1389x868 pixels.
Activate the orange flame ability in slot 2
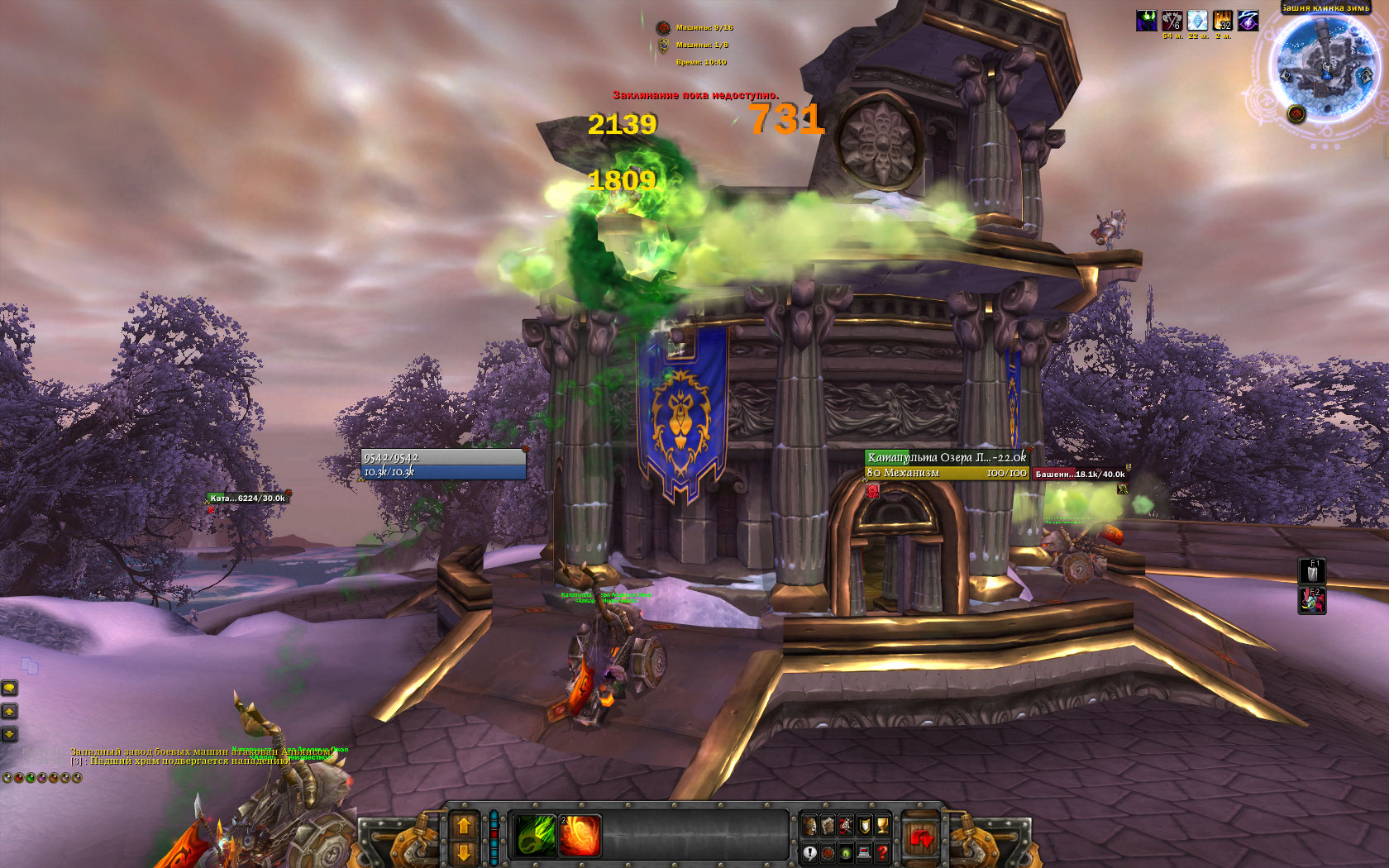tap(580, 835)
